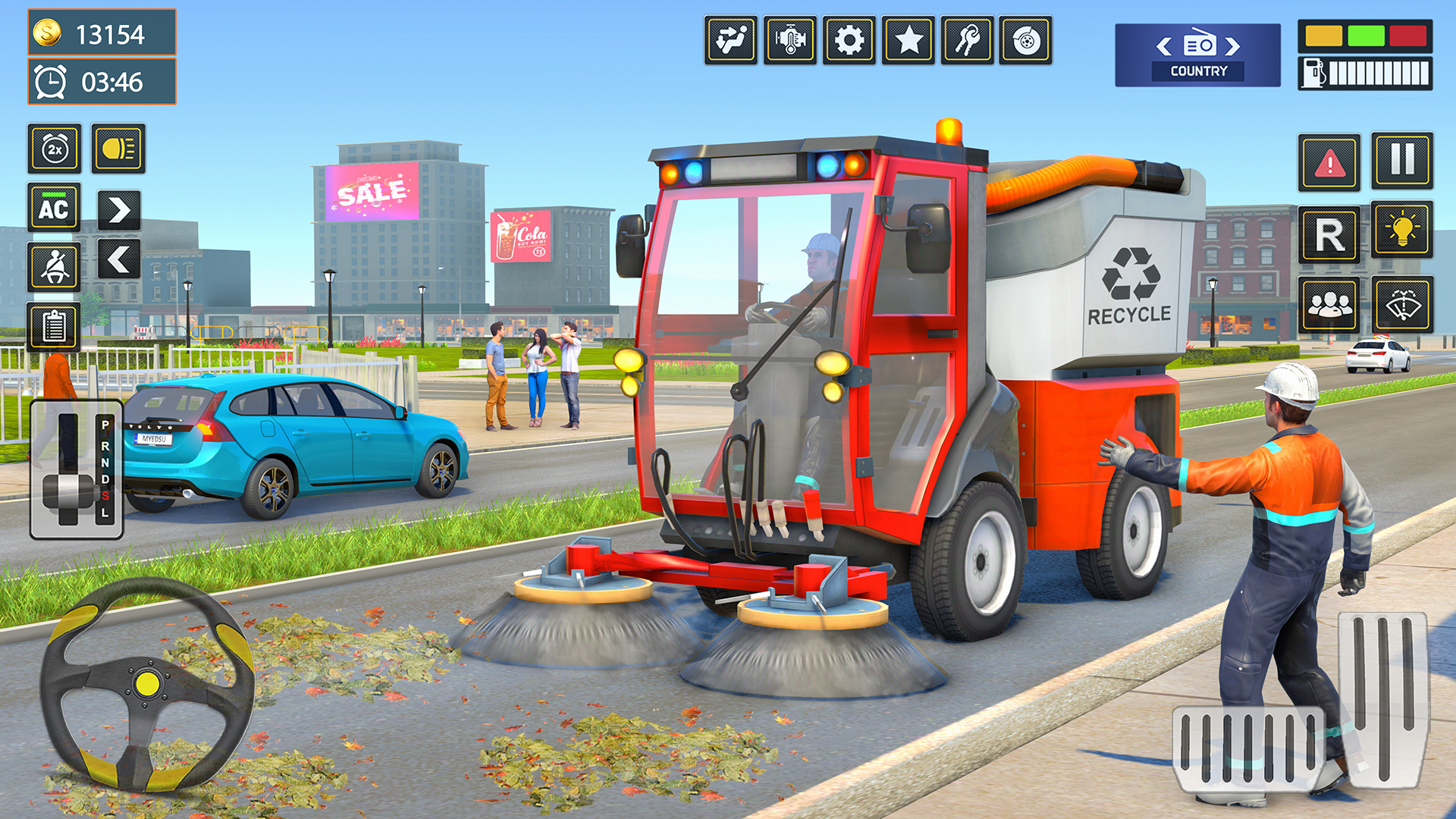1456x819 pixels.
Task: Toggle the AC on or off
Action: [55, 208]
